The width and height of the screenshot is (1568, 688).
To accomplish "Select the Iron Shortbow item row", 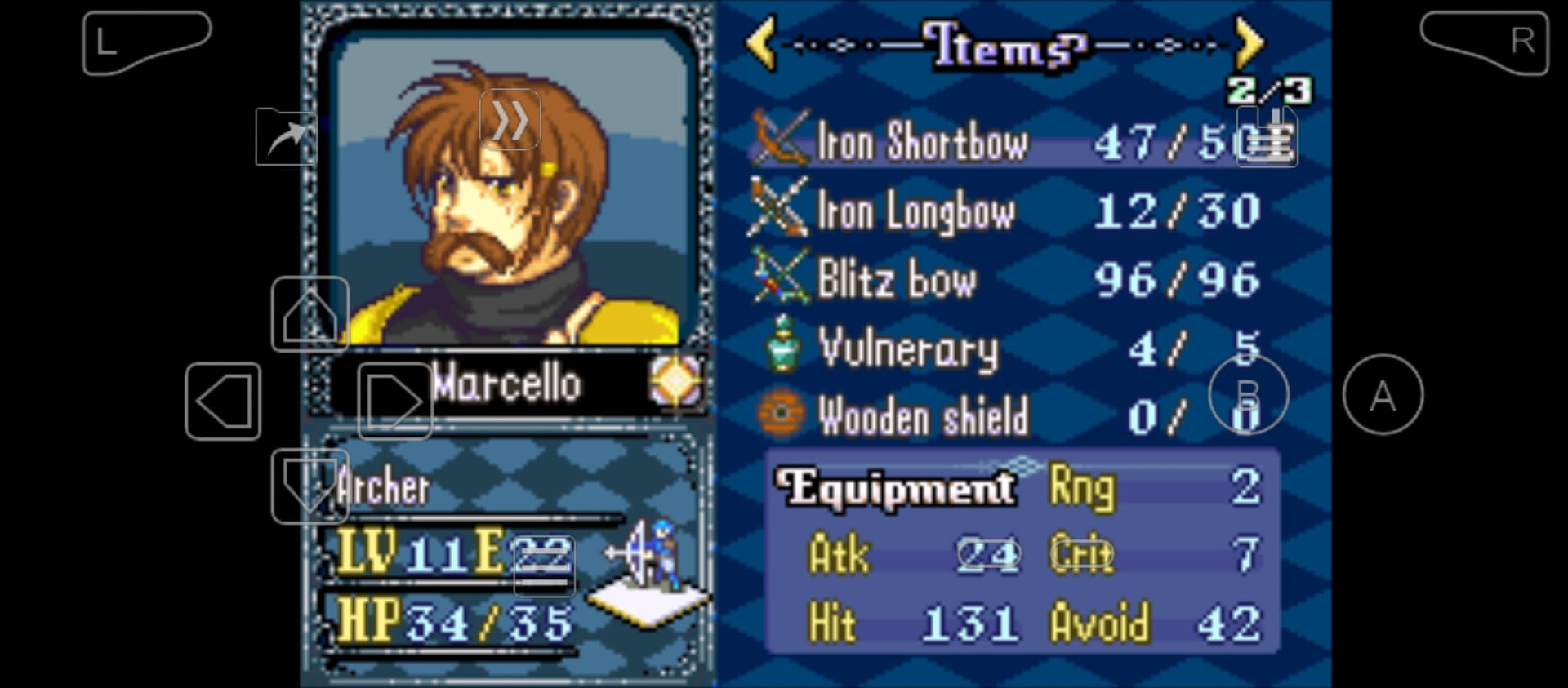I will click(x=923, y=142).
